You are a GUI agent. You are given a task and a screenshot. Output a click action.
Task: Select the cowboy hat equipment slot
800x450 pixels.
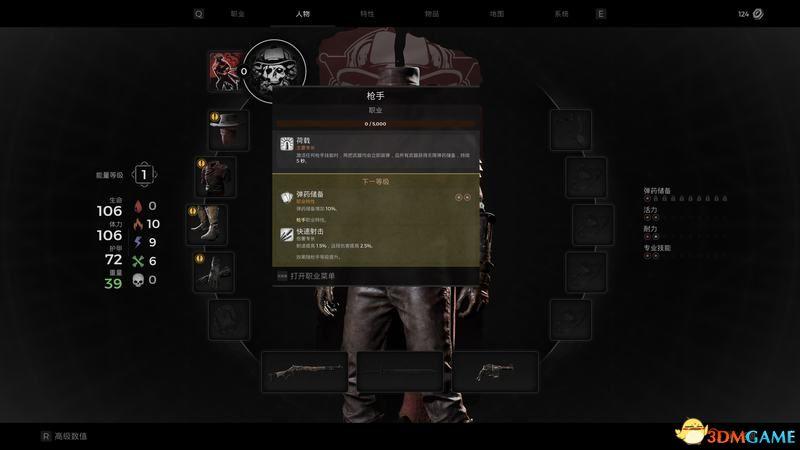click(x=227, y=128)
